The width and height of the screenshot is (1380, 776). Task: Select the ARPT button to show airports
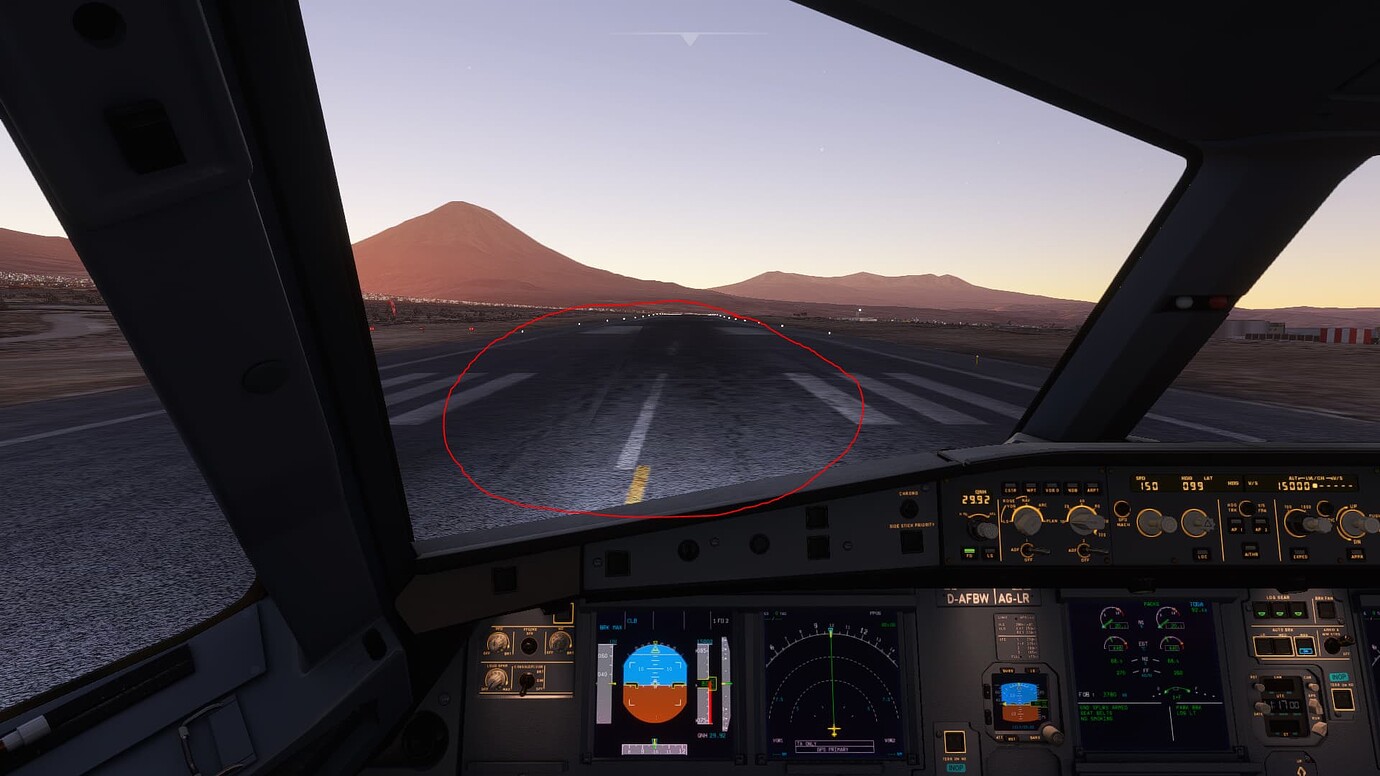pyautogui.click(x=1092, y=487)
